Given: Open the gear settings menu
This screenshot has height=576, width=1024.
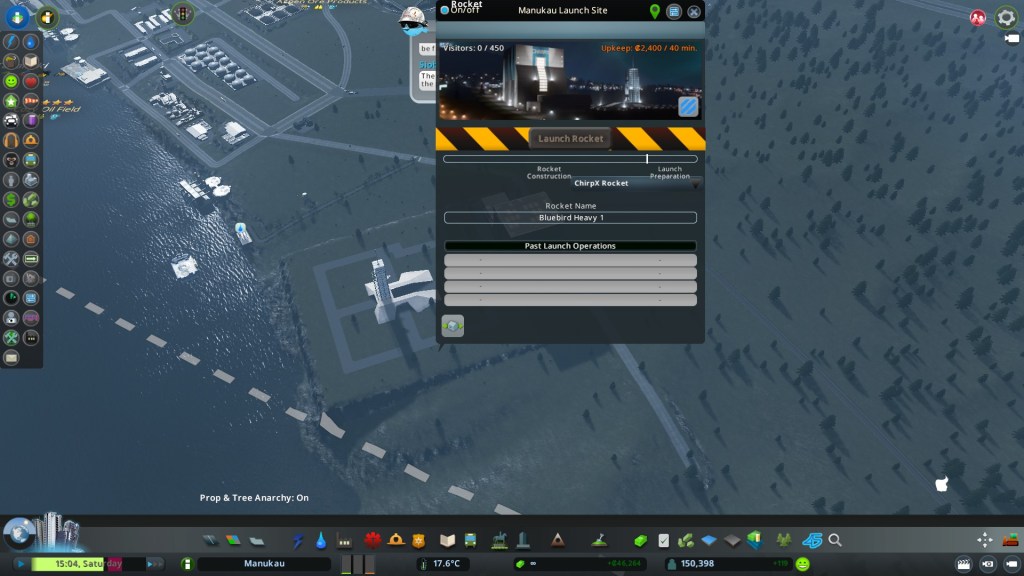Looking at the screenshot, I should [x=1006, y=17].
